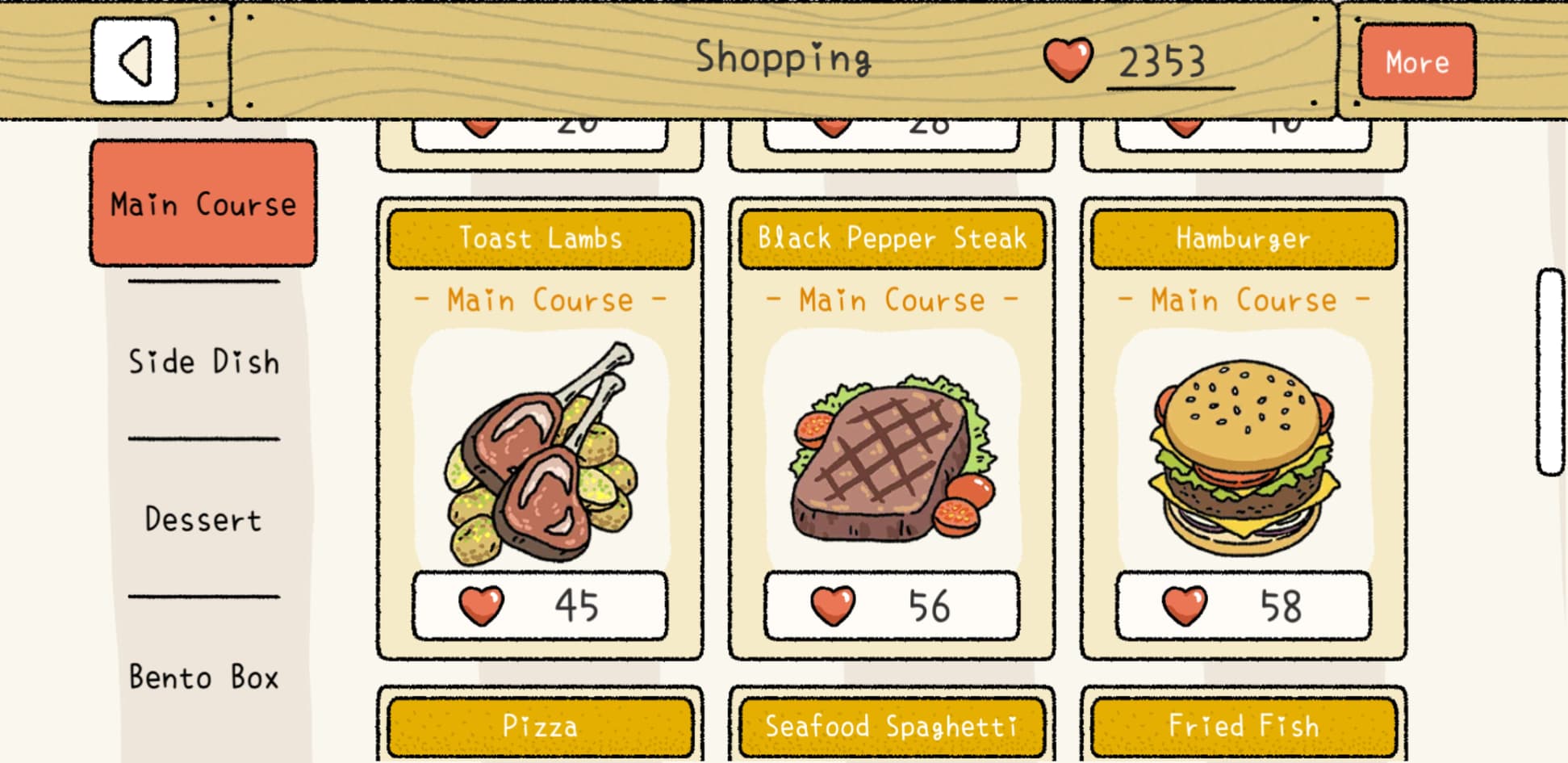Open the More menu
Viewport: 1568px width, 763px height.
pos(1416,62)
